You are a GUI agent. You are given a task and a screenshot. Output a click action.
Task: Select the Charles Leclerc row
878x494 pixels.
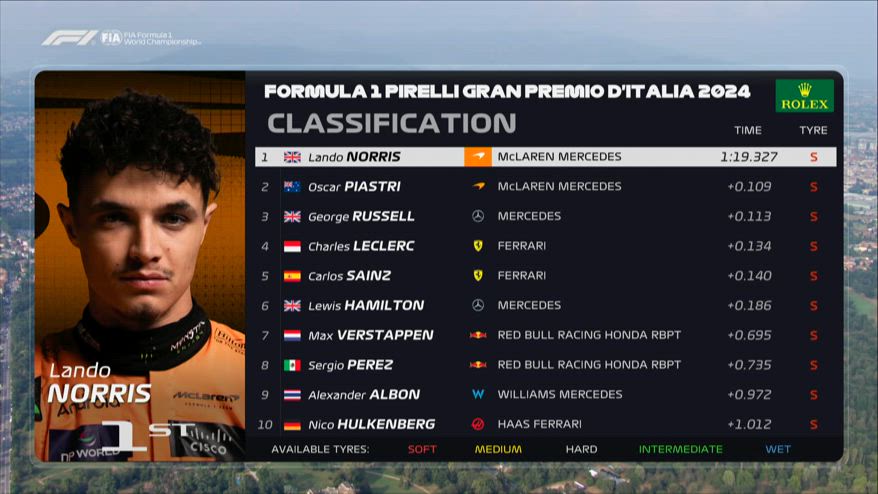[x=545, y=246]
